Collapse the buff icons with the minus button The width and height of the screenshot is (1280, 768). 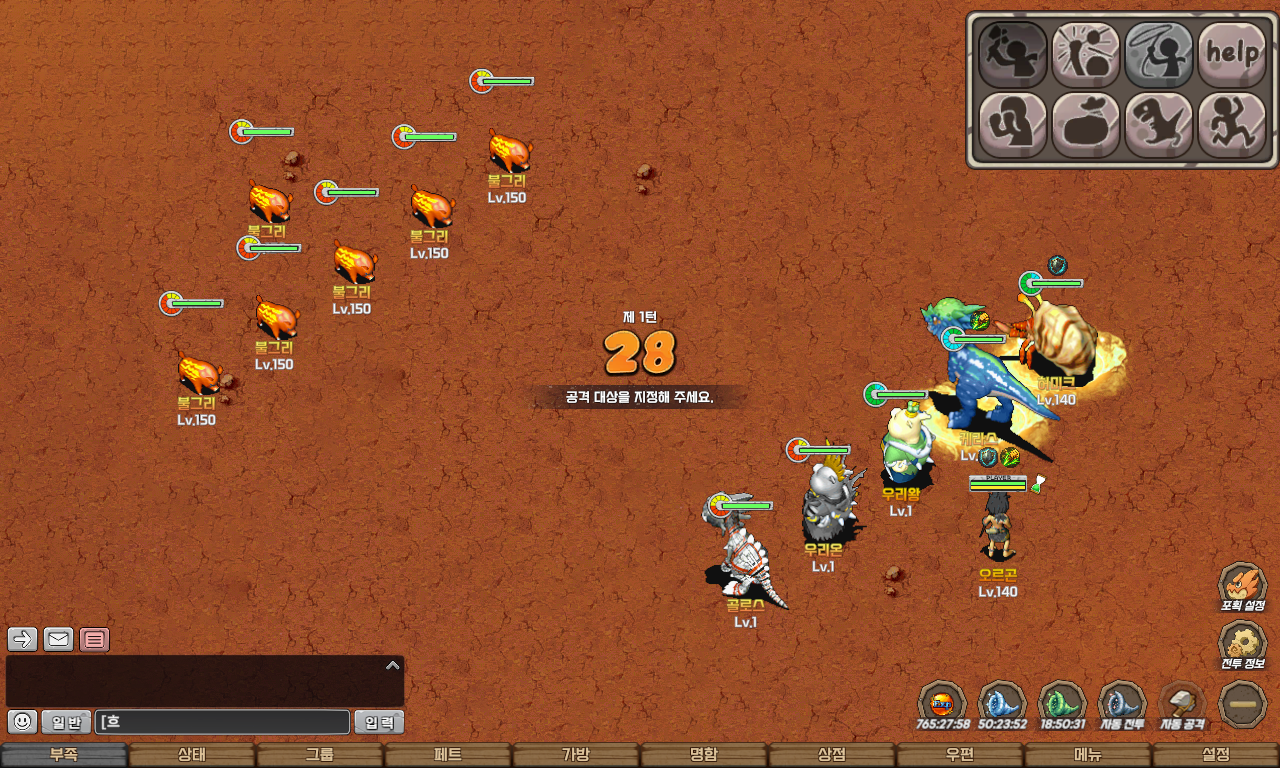click(x=1243, y=704)
